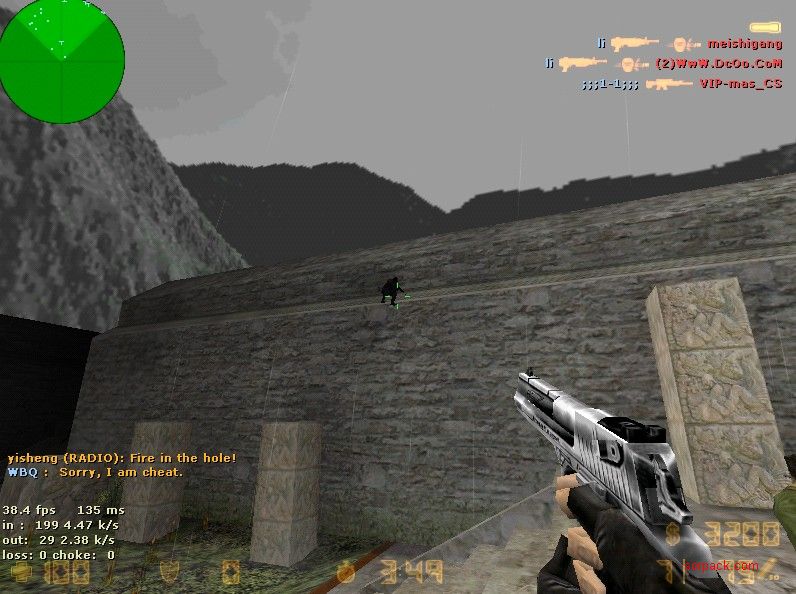Click the green circular radar
Screen dimensions: 796x594
pyautogui.click(x=62, y=50)
